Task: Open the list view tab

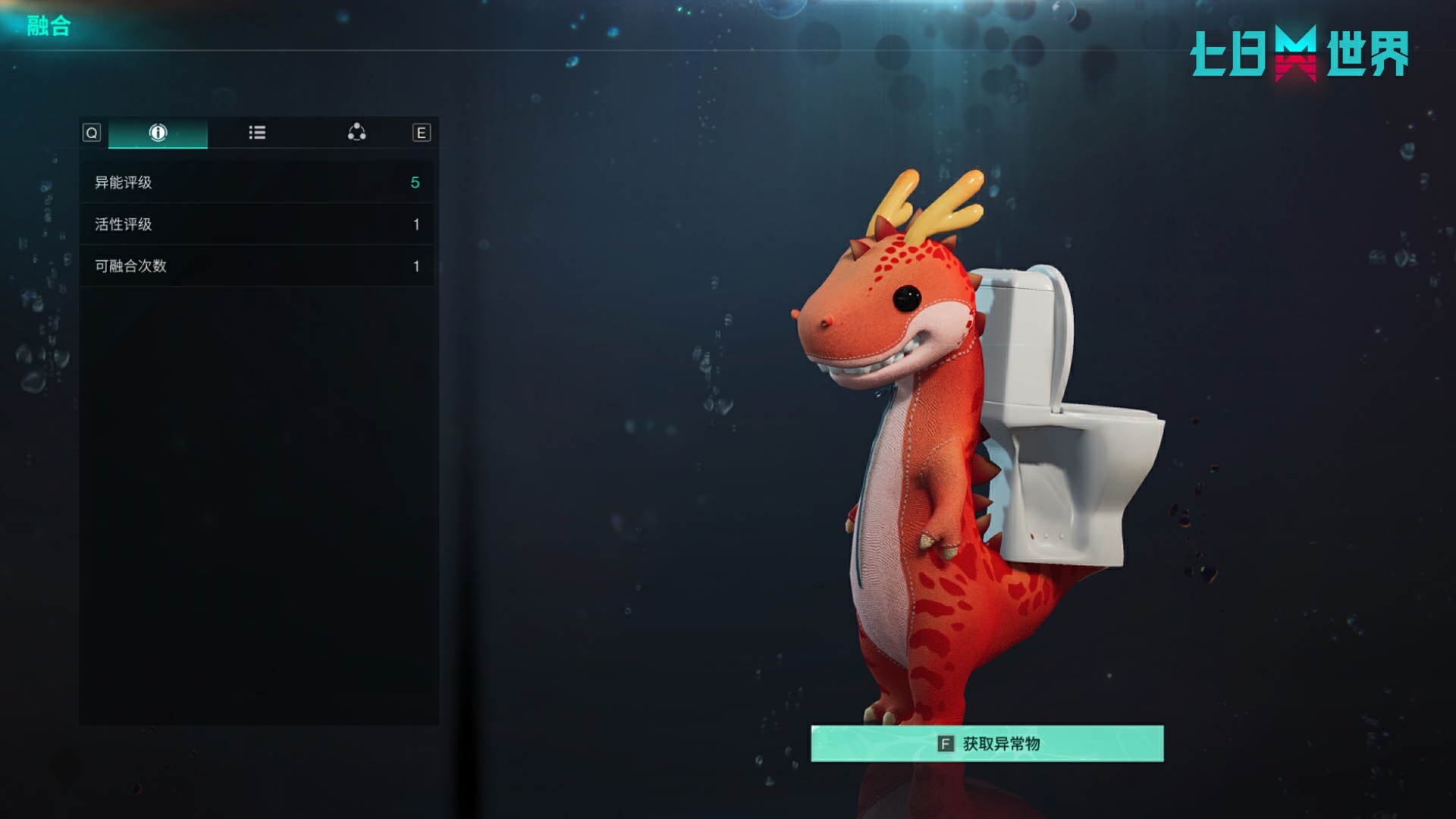Action: point(257,133)
